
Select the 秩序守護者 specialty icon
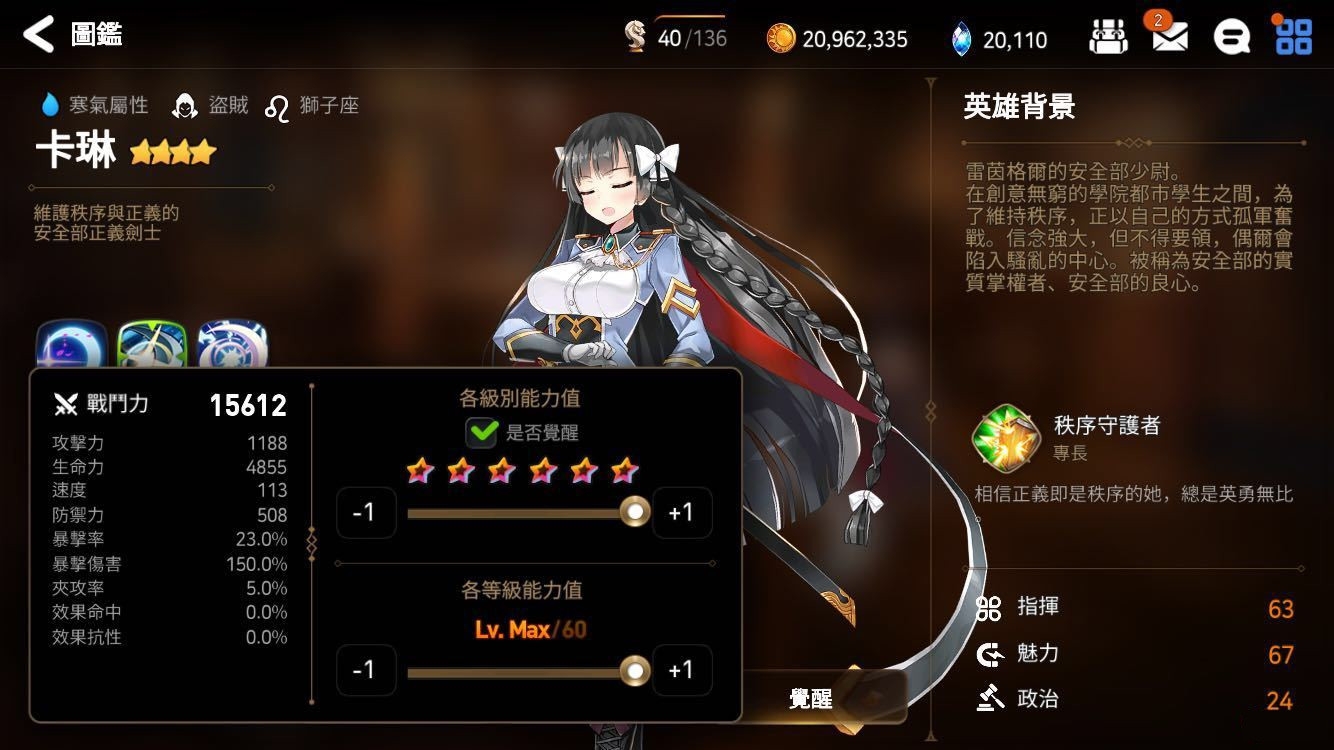1002,437
